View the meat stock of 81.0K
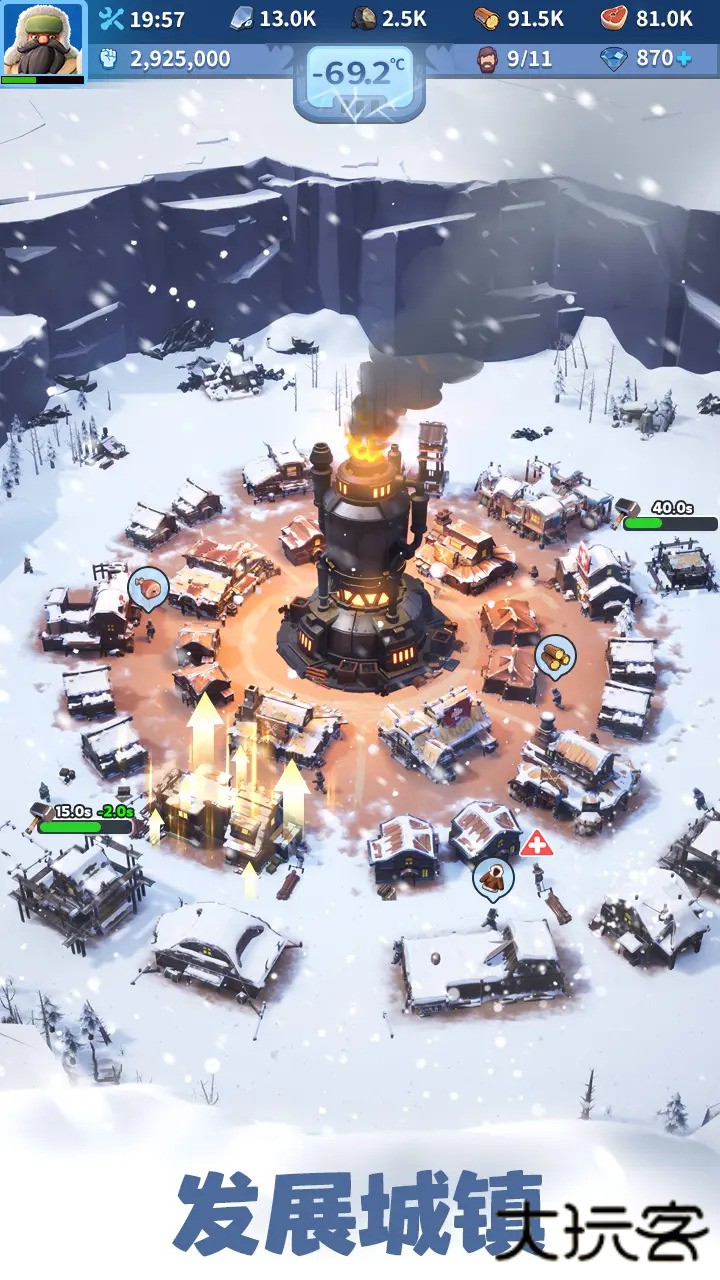 [x=647, y=18]
